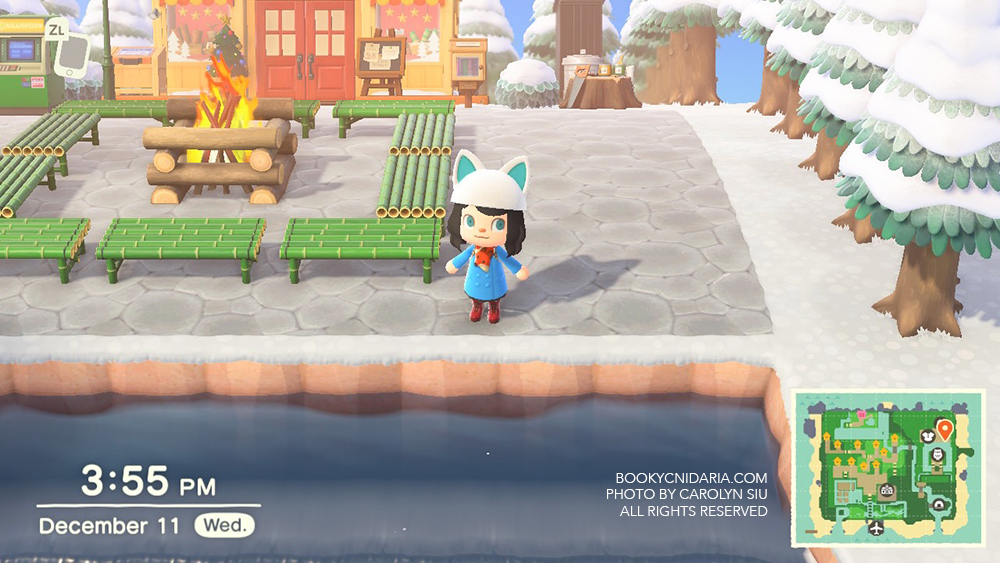This screenshot has width=1000, height=563.
Task: Select the orange location pin on the minimap
Action: [945, 430]
